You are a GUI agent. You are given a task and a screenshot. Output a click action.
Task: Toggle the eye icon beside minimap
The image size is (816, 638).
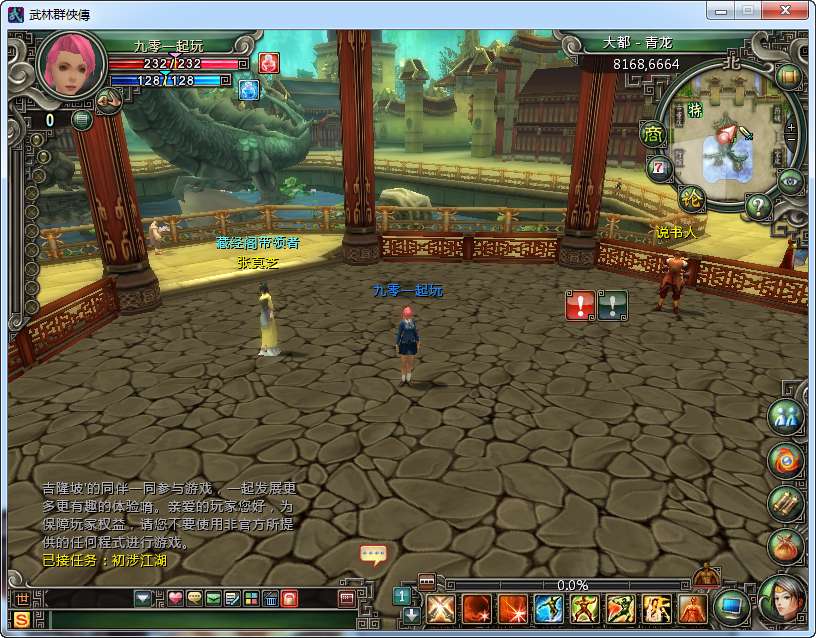tap(790, 181)
